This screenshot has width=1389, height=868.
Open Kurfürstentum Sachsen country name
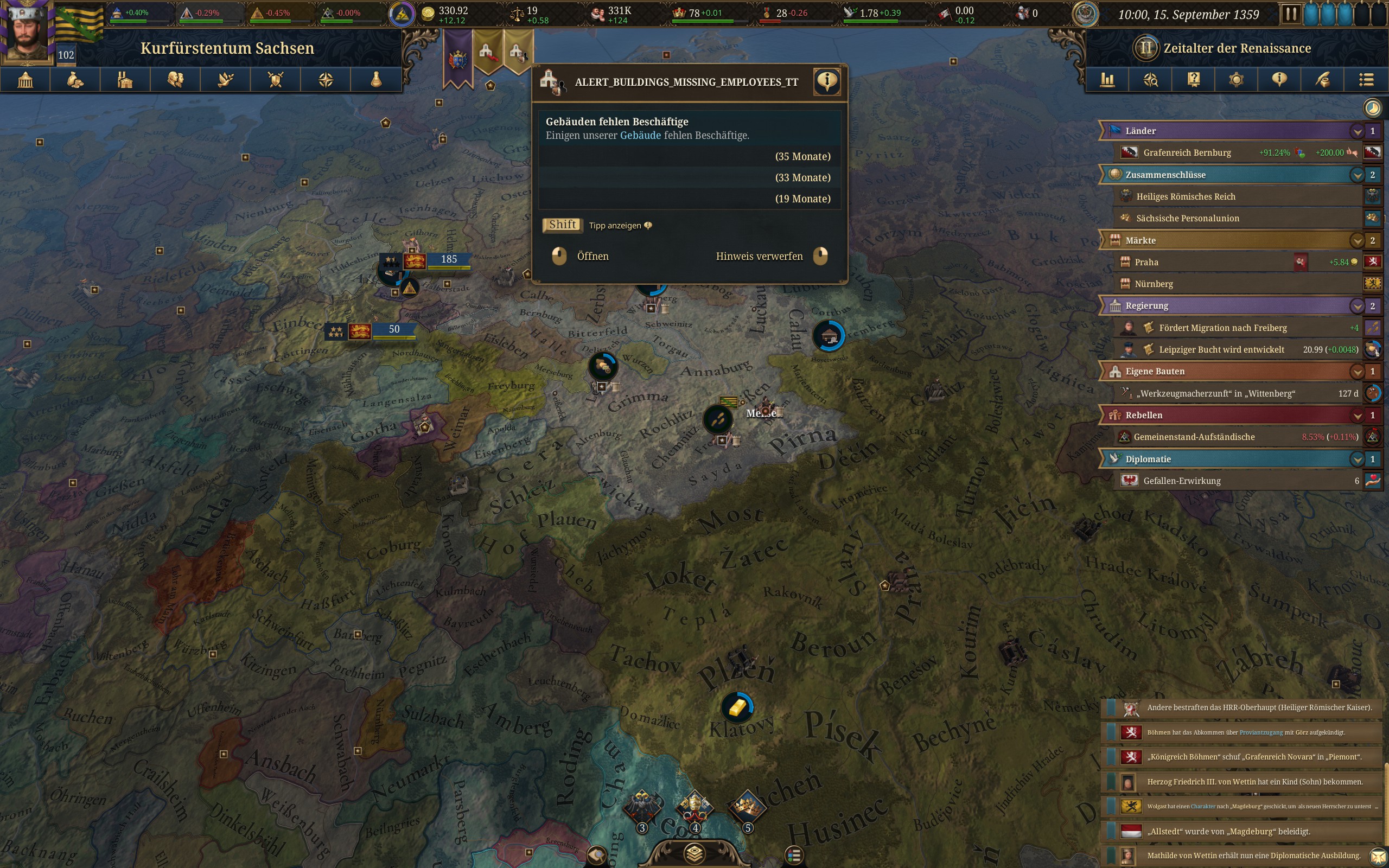tap(228, 48)
